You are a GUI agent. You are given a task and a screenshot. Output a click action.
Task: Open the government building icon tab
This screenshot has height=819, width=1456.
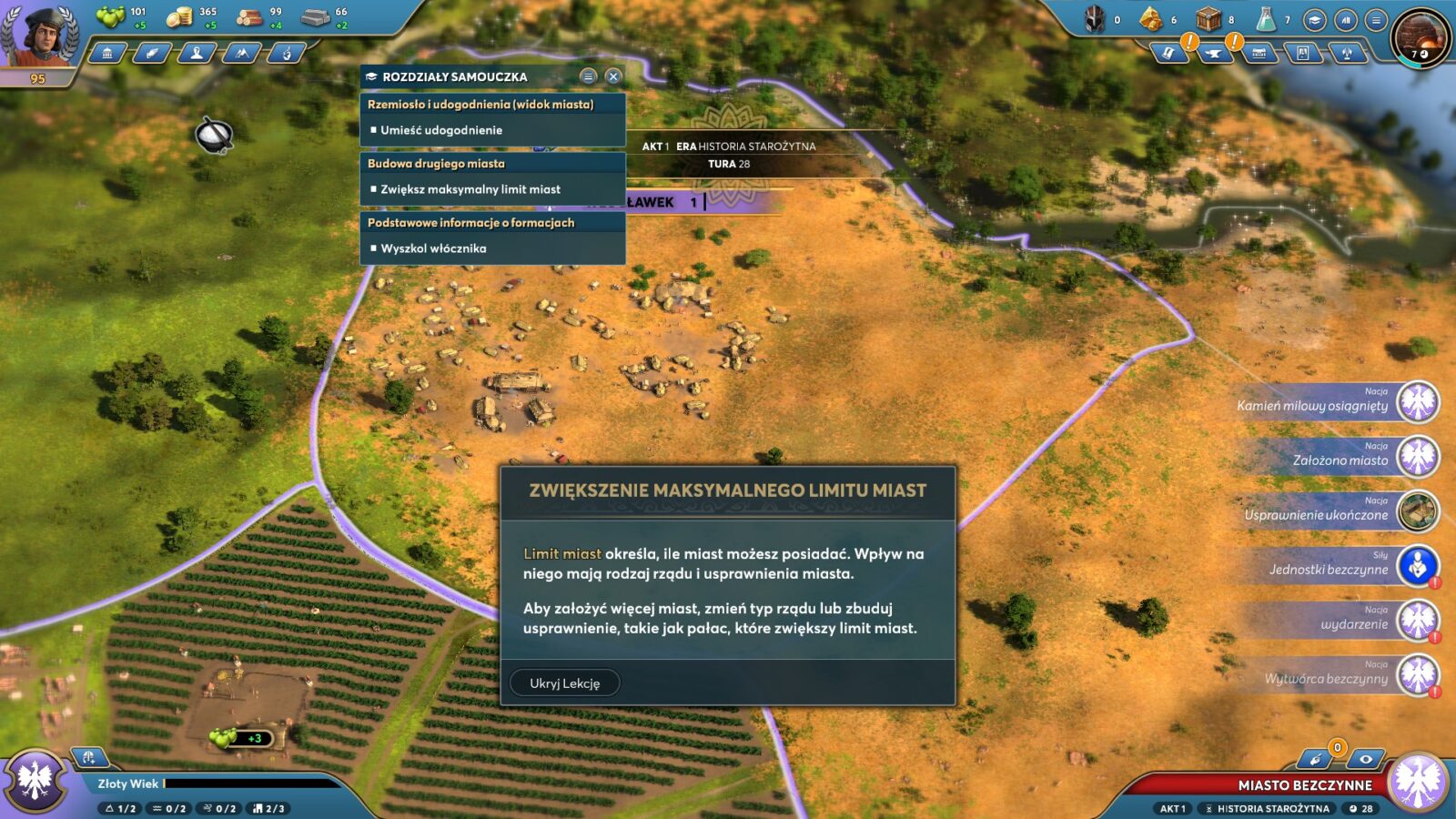click(107, 54)
